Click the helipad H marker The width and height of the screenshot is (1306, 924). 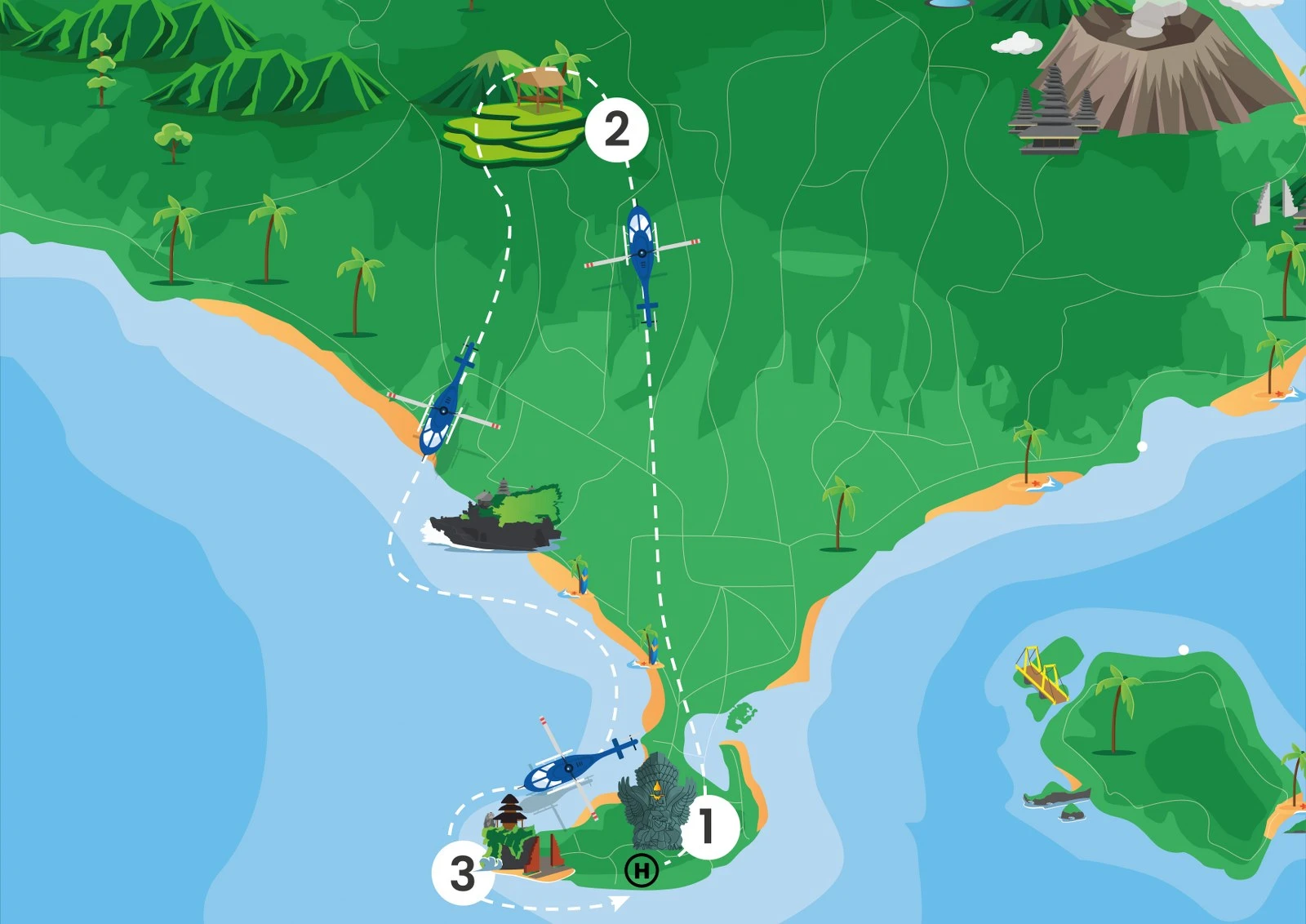642,871
